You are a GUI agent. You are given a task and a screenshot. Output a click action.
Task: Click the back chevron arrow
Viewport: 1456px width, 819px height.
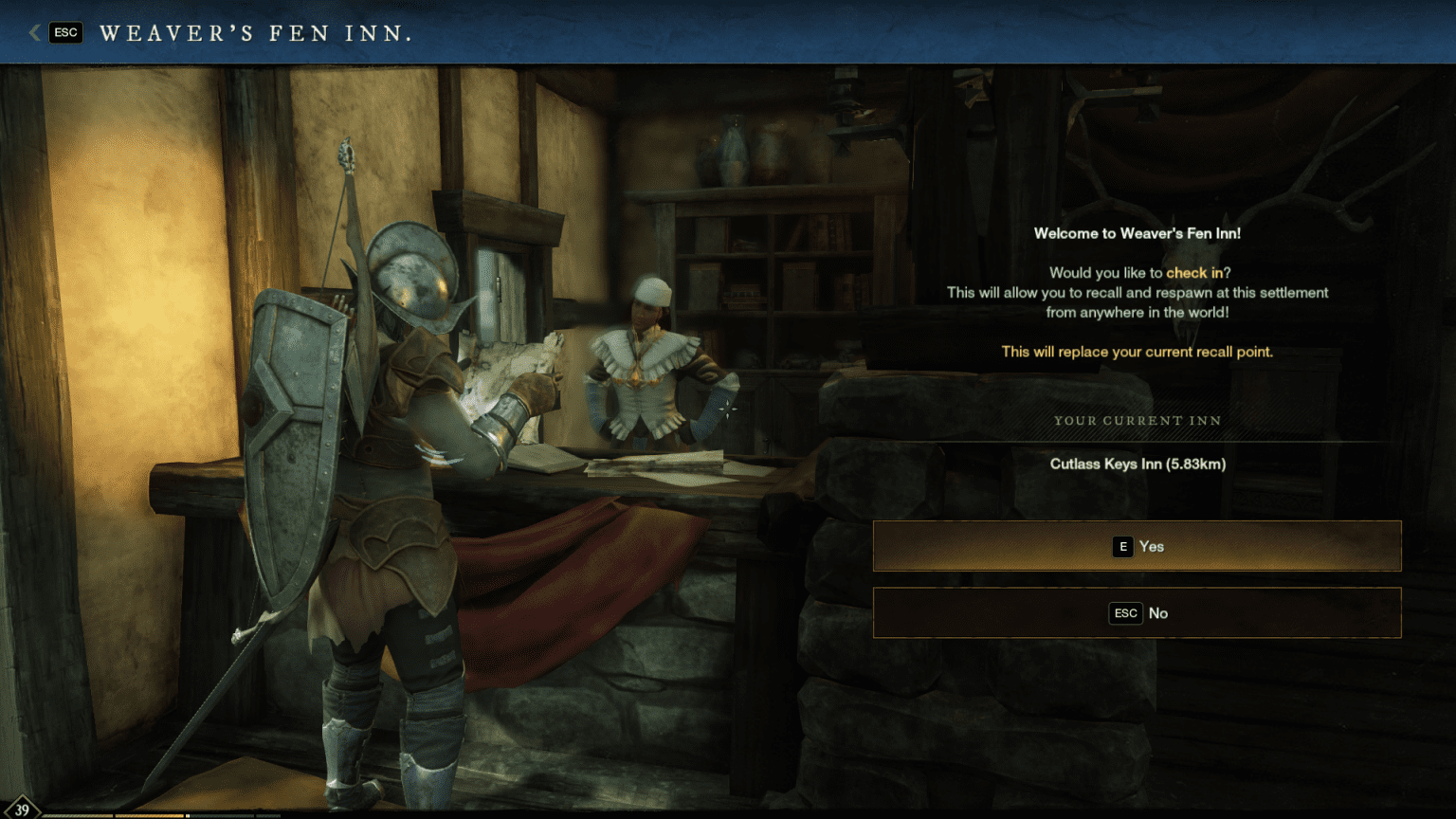click(x=34, y=32)
